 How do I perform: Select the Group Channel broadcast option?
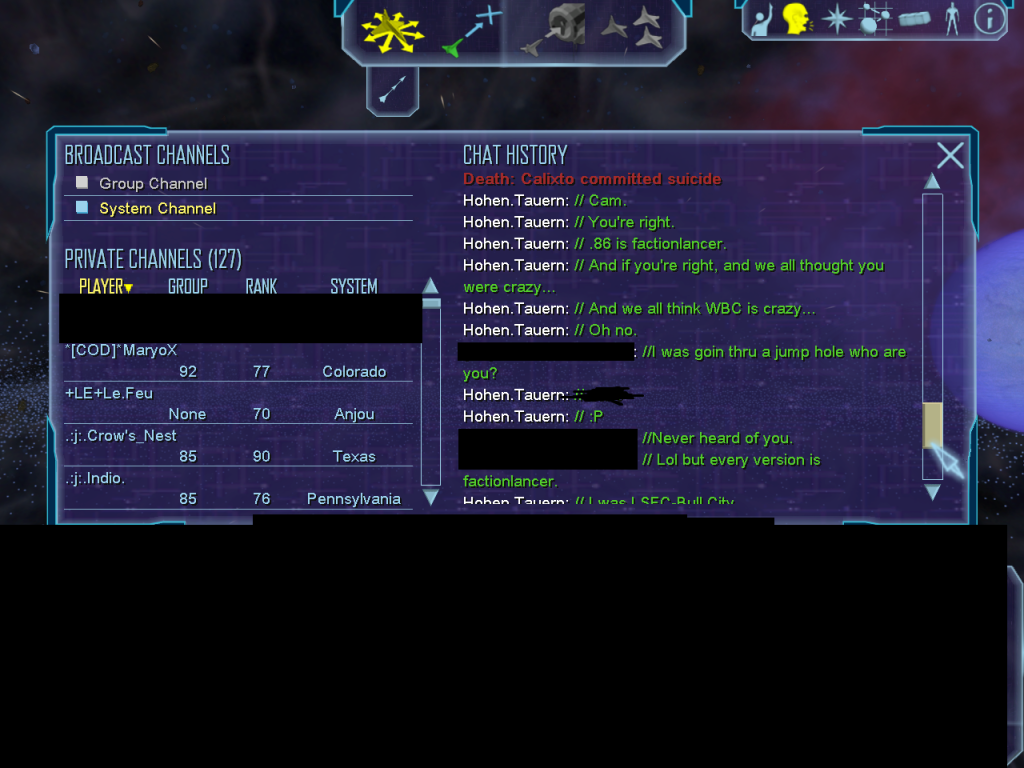point(152,184)
